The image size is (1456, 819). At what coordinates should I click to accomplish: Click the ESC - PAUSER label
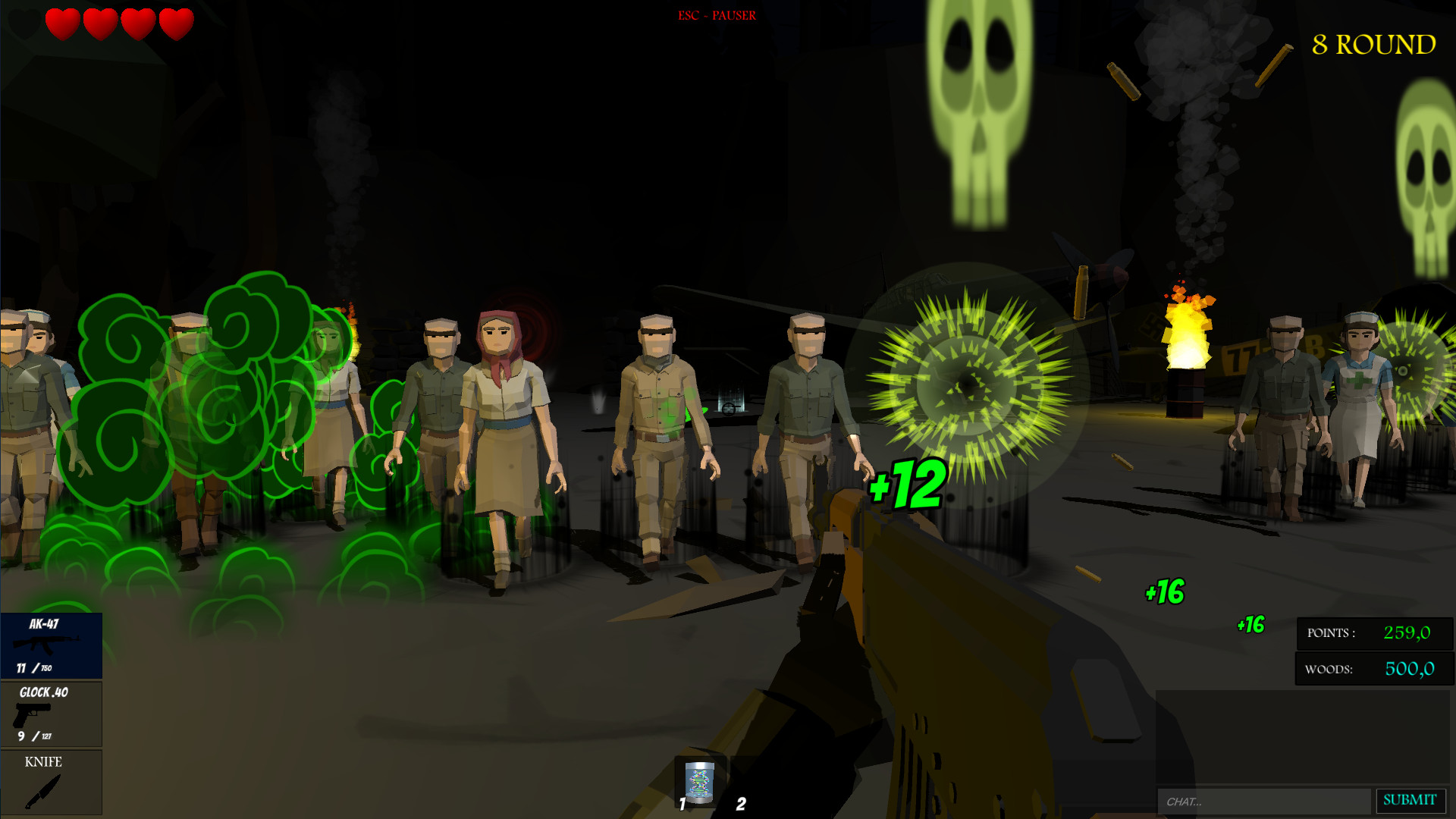coord(716,14)
